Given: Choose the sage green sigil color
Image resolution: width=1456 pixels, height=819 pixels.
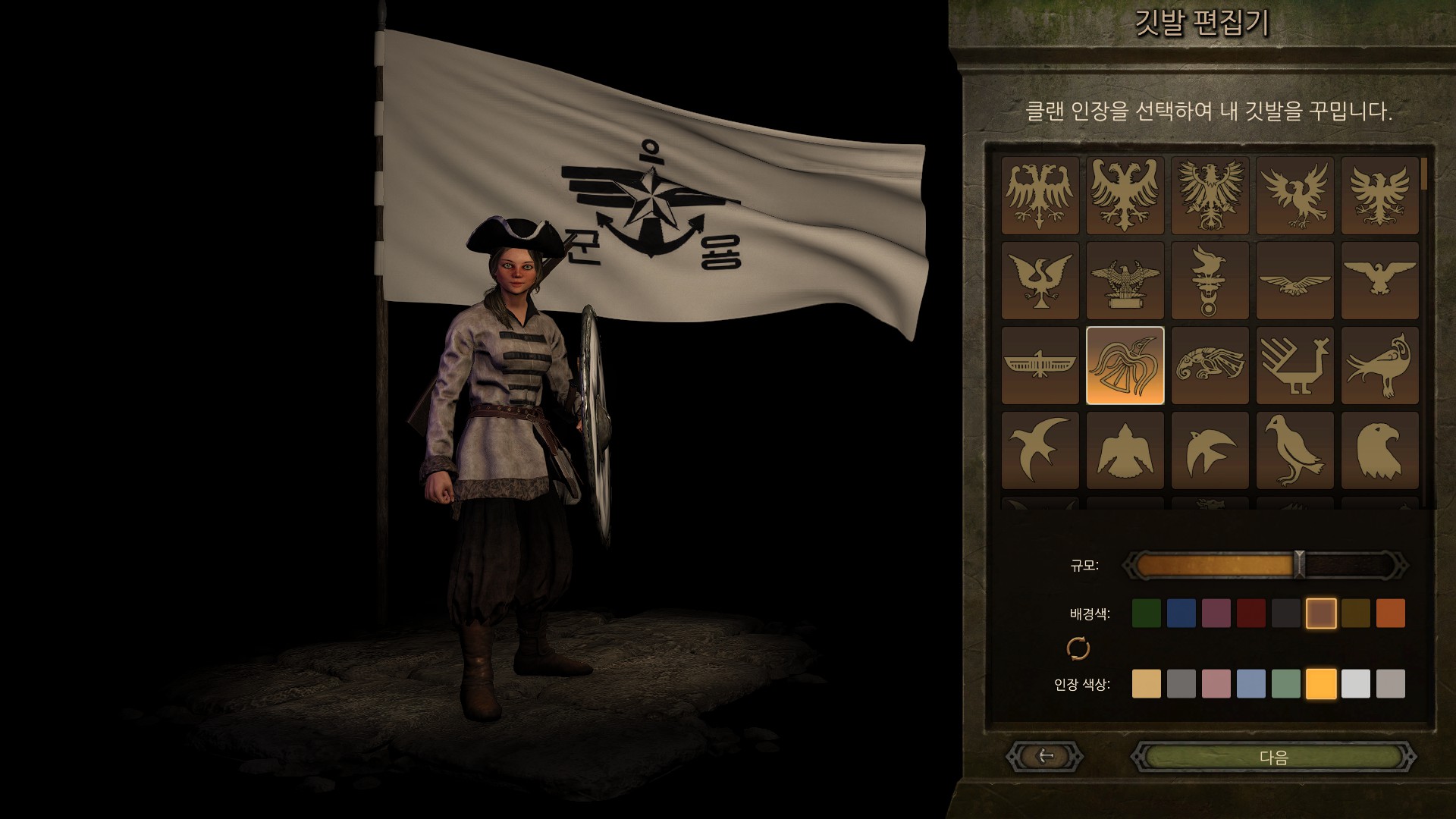Looking at the screenshot, I should click(x=1285, y=684).
